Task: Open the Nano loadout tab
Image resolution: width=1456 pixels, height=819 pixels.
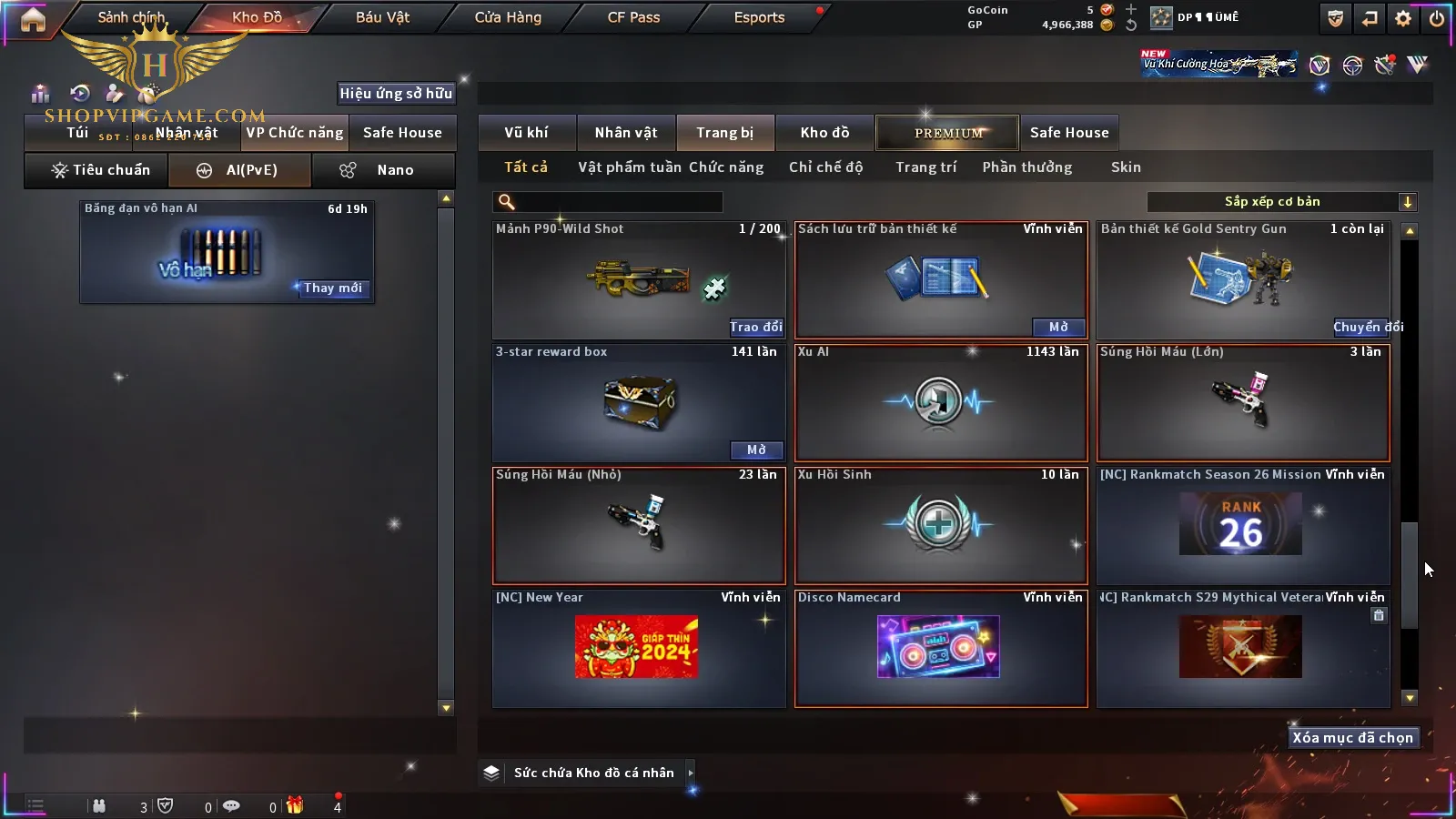Action: [x=383, y=170]
